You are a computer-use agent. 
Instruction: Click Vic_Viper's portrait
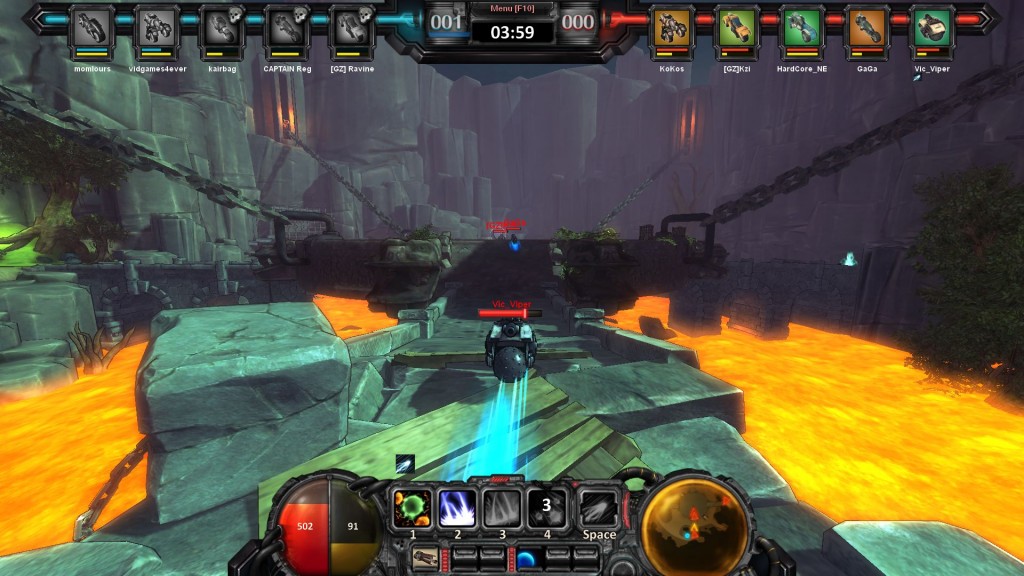click(932, 27)
